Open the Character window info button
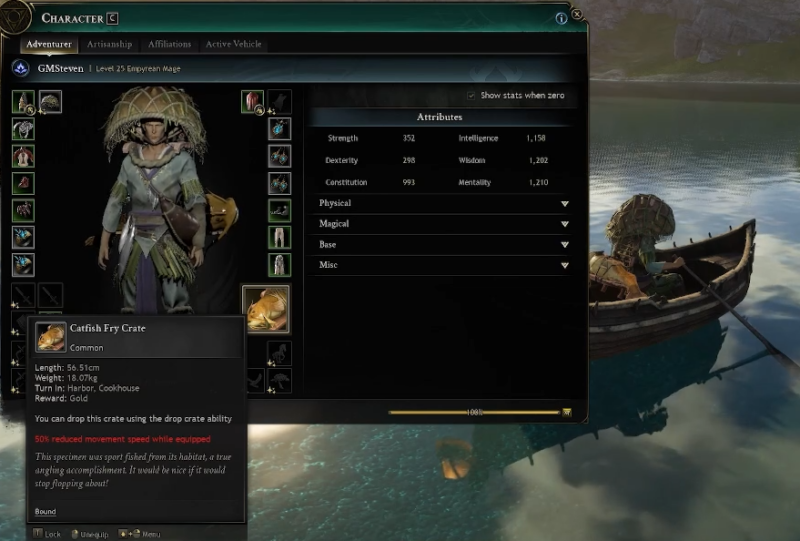The image size is (800, 541). pyautogui.click(x=561, y=17)
